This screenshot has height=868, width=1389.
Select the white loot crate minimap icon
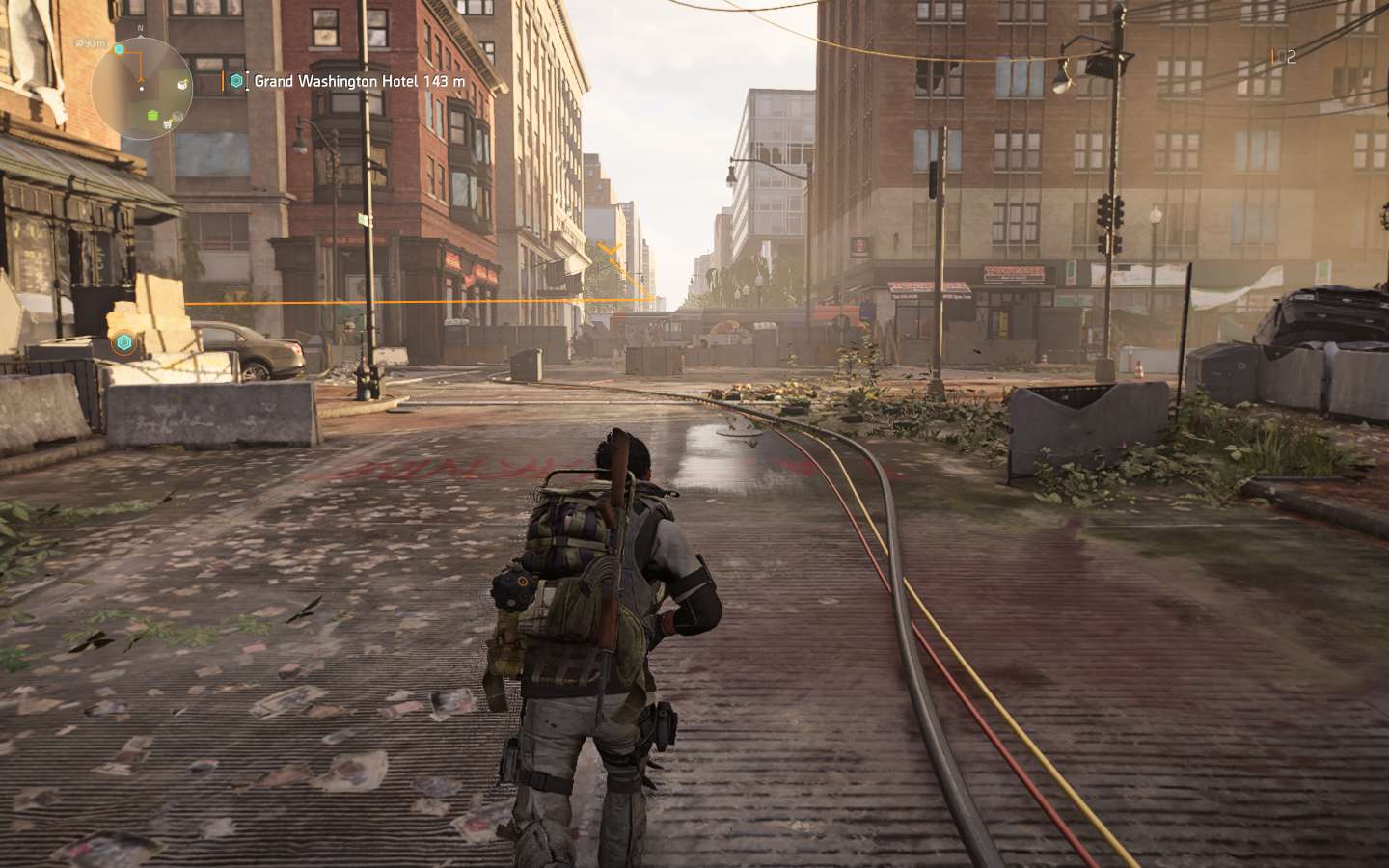point(182,86)
